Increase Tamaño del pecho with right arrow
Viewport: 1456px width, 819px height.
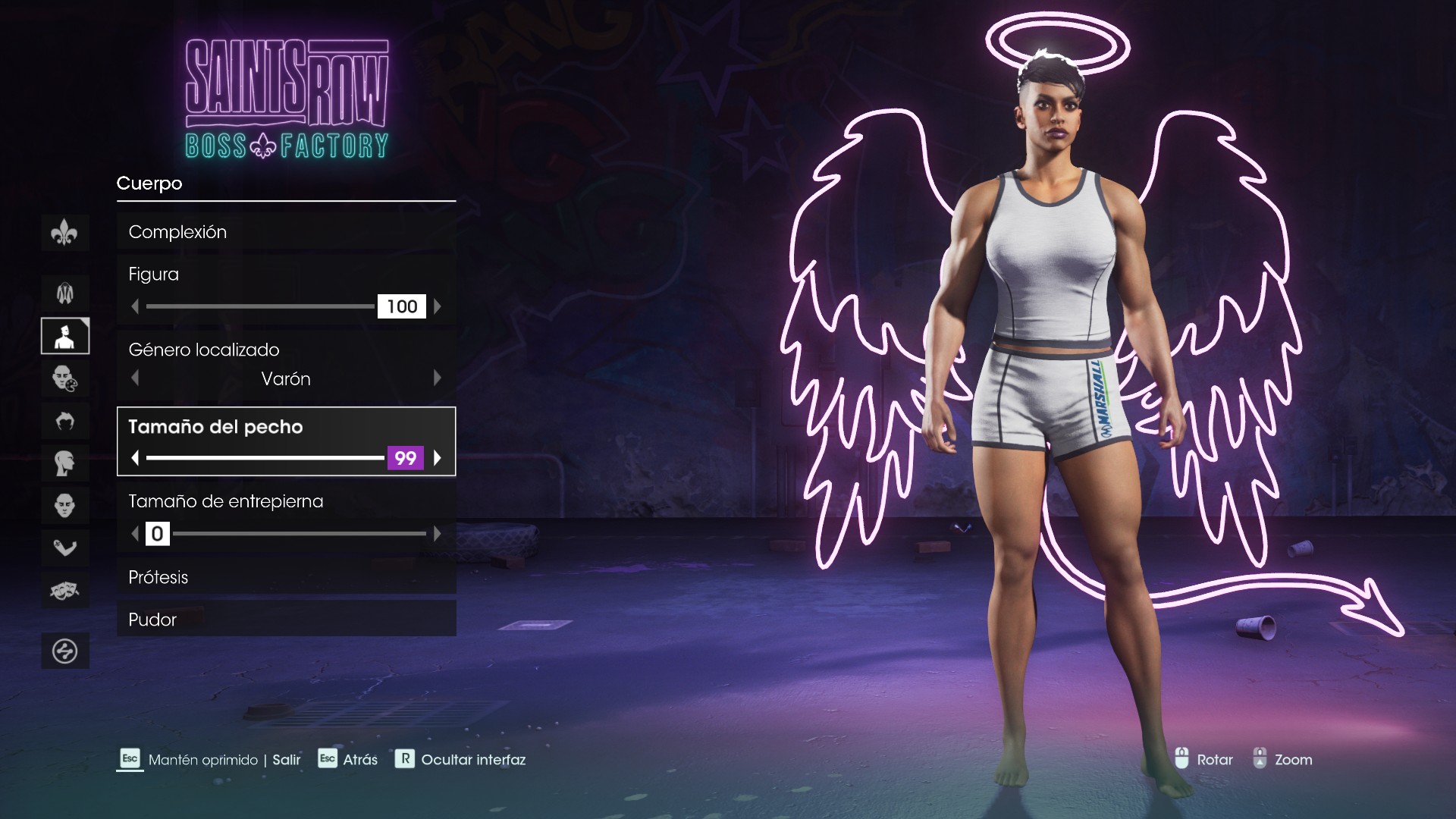437,458
